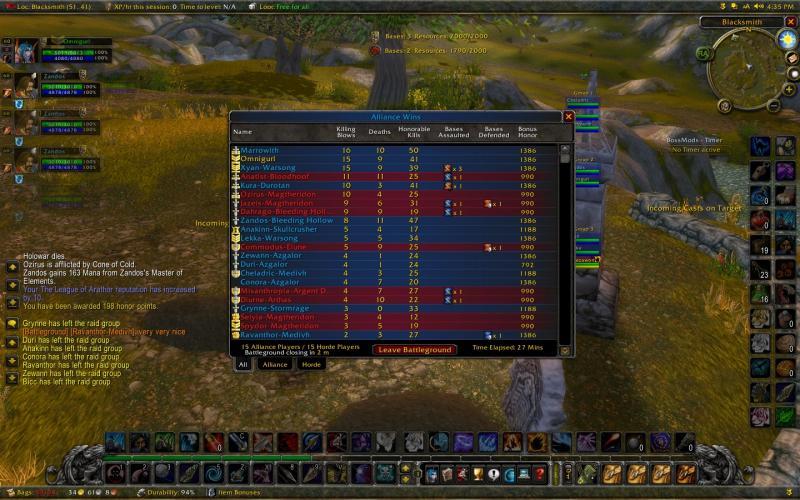
Task: Switch to the Alliance scoreboard tab
Action: 274,365
